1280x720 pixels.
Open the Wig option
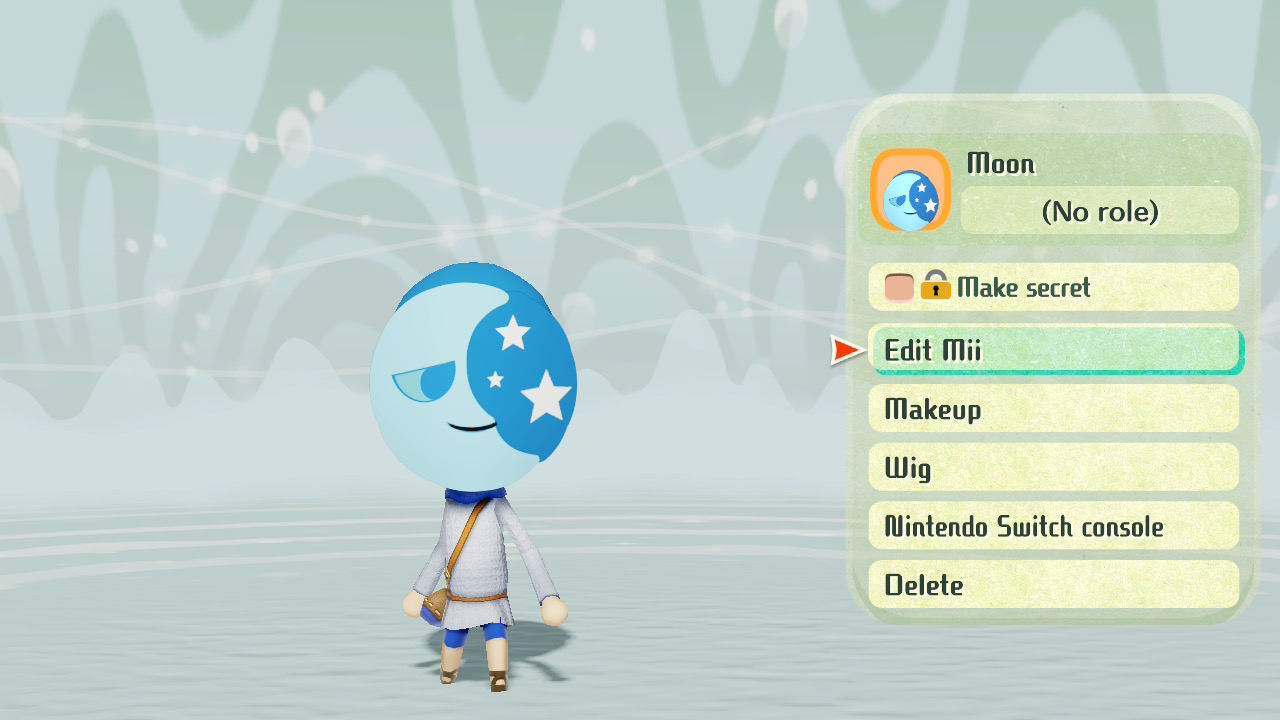click(x=1053, y=468)
